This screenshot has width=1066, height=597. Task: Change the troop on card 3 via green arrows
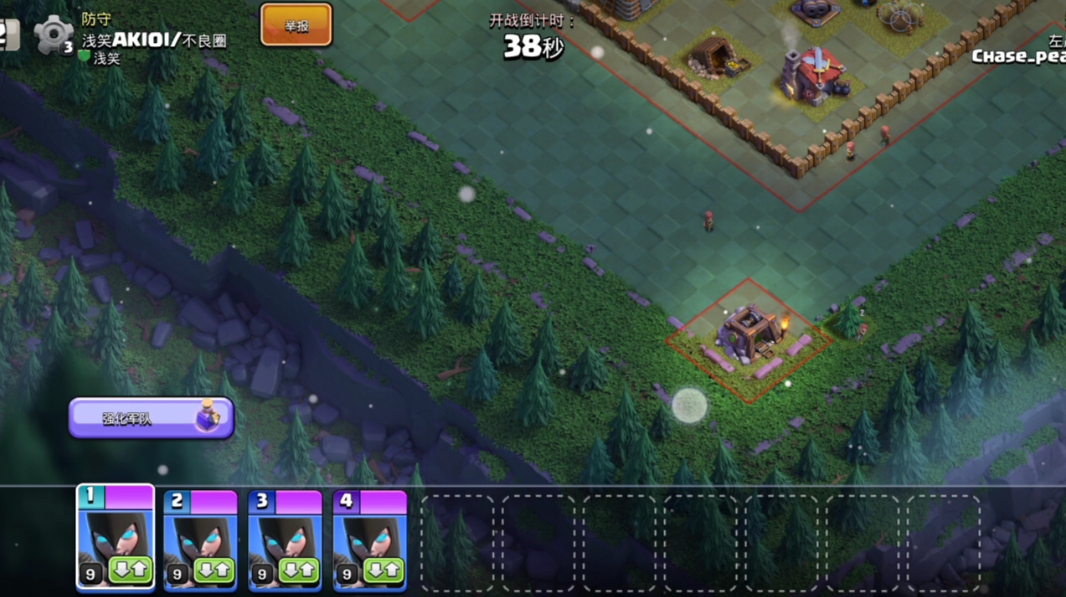[x=298, y=571]
